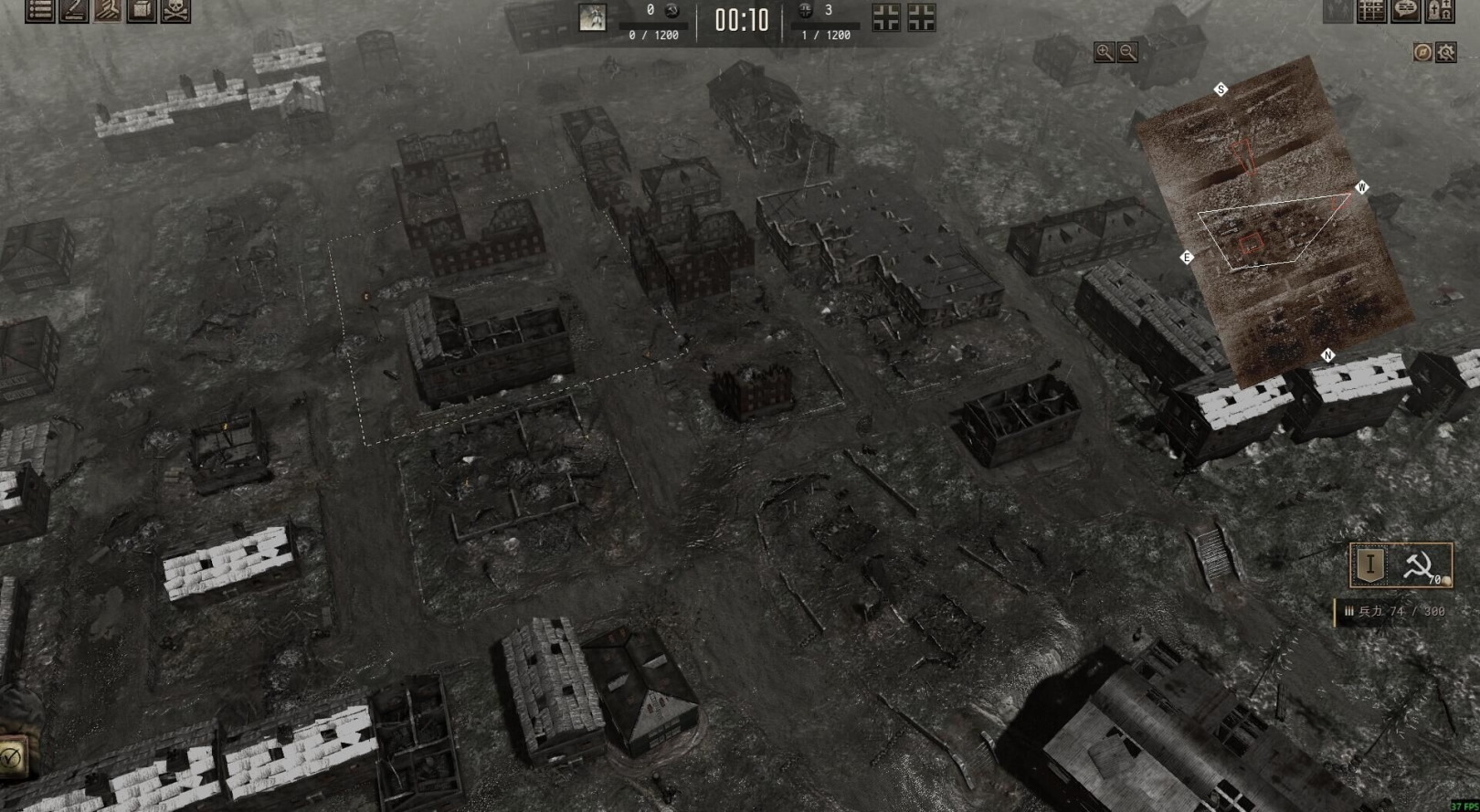
Task: Click the checkmark button at bottom-left edge
Action: (11, 756)
